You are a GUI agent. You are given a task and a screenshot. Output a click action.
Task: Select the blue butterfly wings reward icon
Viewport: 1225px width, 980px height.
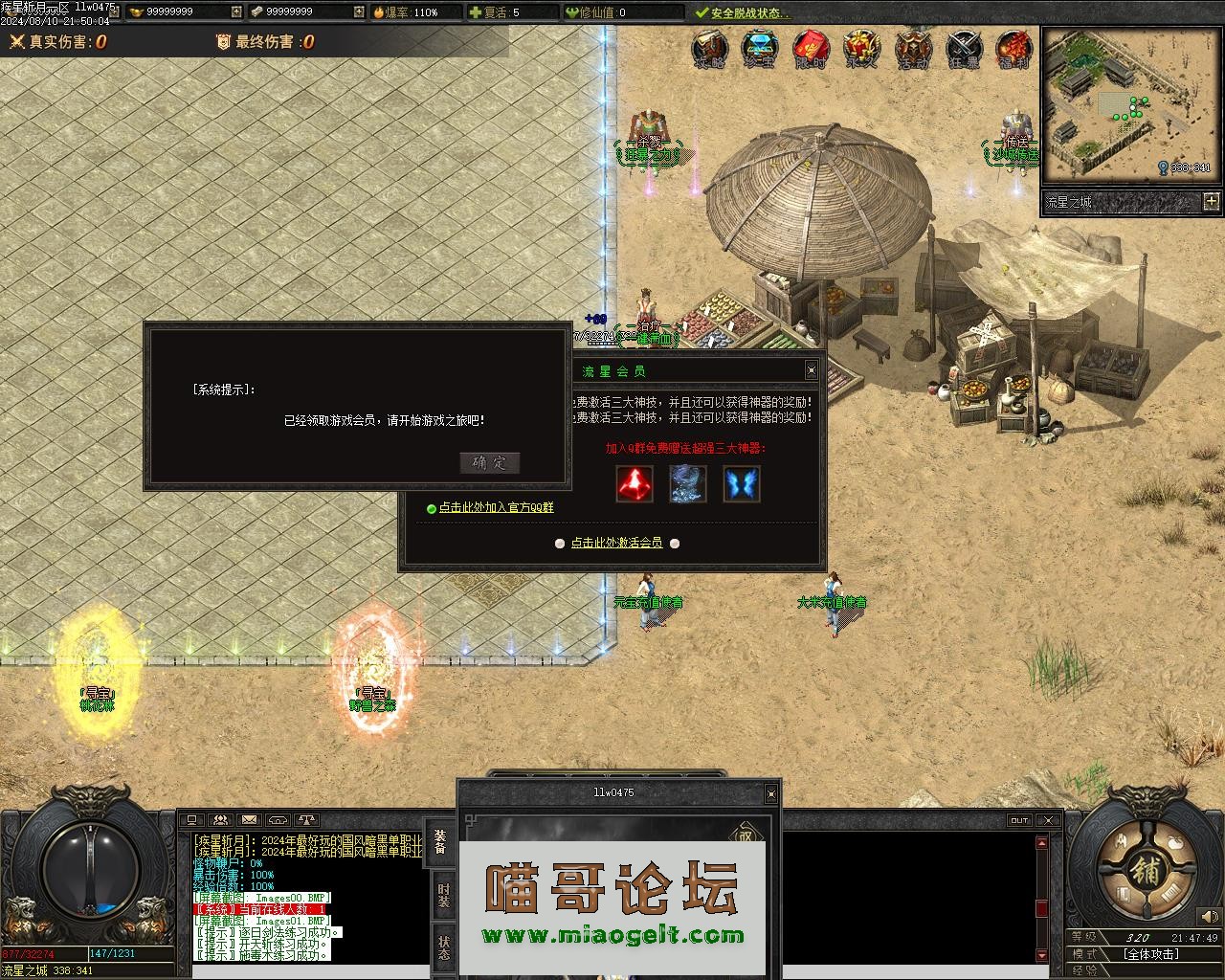click(742, 484)
